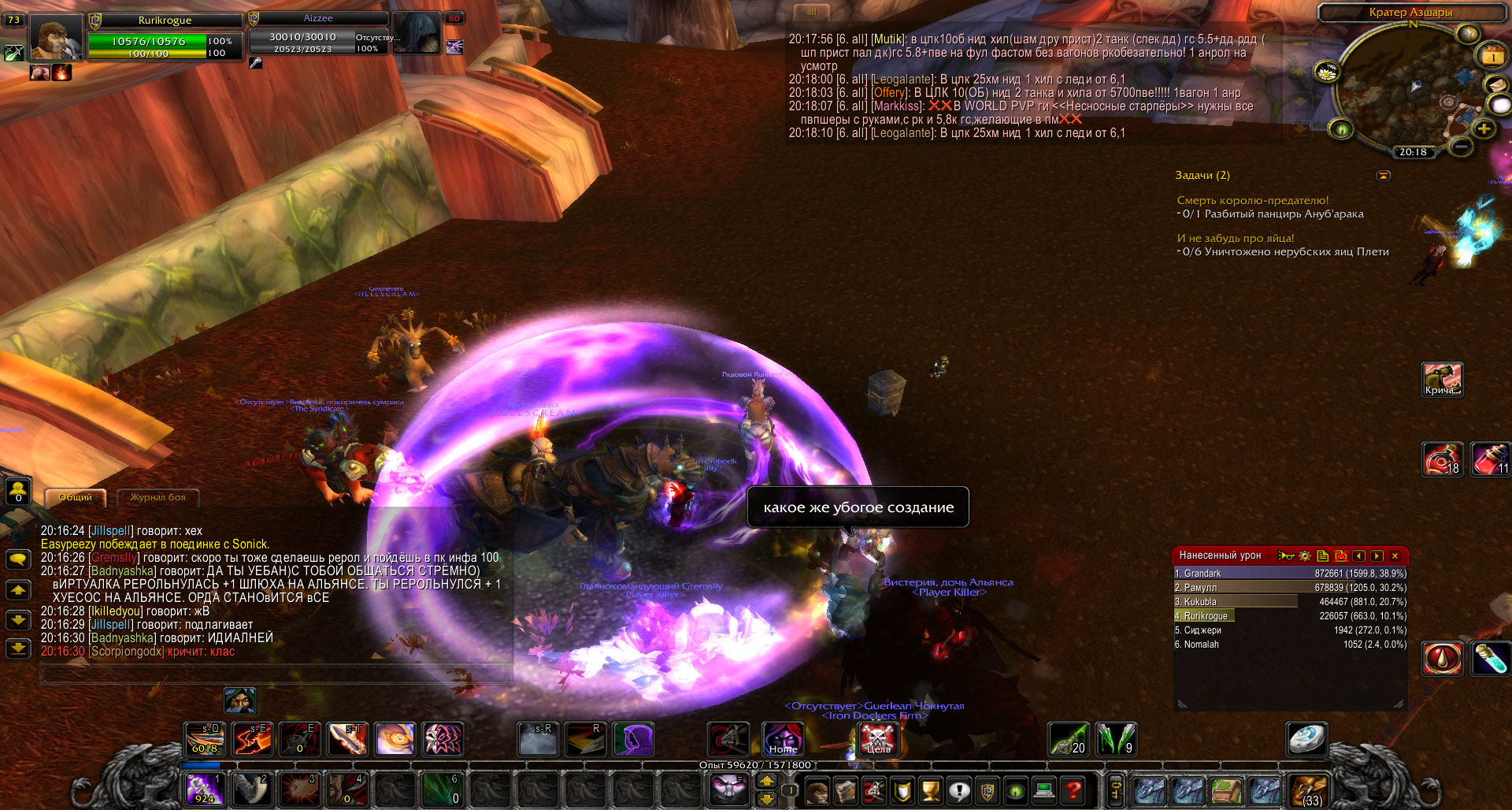This screenshot has height=810, width=1512.
Task: Open the red question mark help button
Action: (x=1073, y=790)
